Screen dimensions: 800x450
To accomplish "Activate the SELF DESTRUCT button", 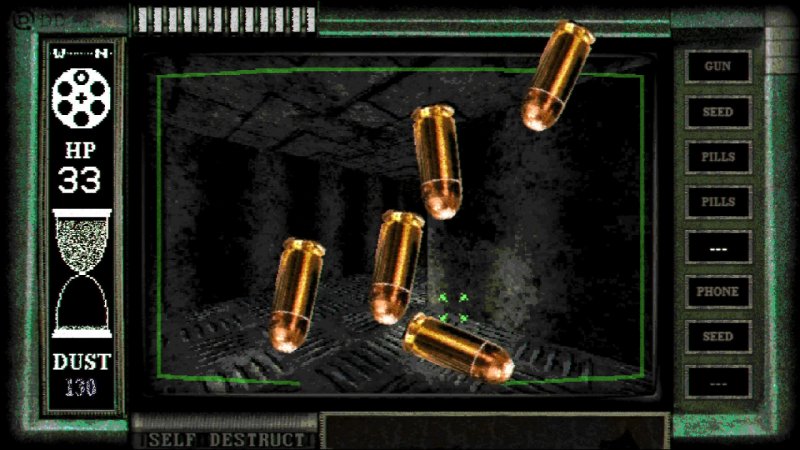I will pyautogui.click(x=226, y=439).
